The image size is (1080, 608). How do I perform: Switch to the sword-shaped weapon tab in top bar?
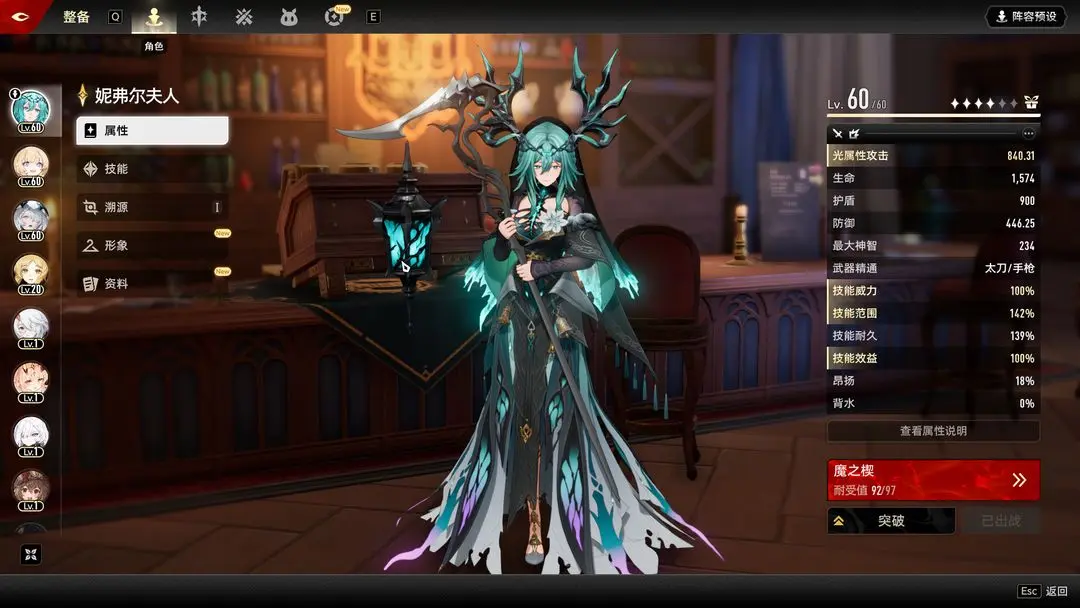pyautogui.click(x=199, y=17)
